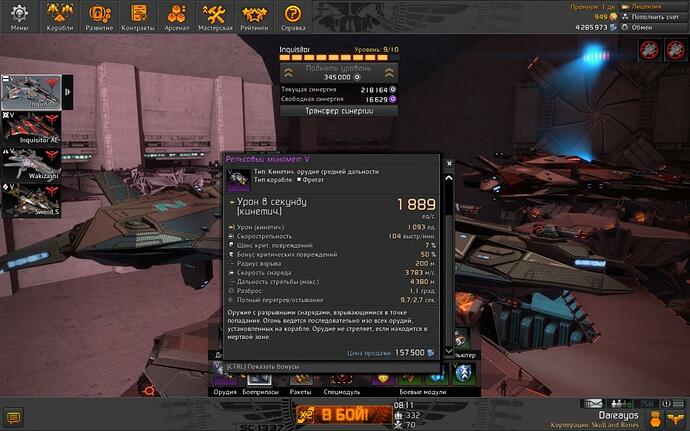The height and width of the screenshot is (431, 690).
Task: Select the Sword S ship slot
Action: tap(32, 197)
